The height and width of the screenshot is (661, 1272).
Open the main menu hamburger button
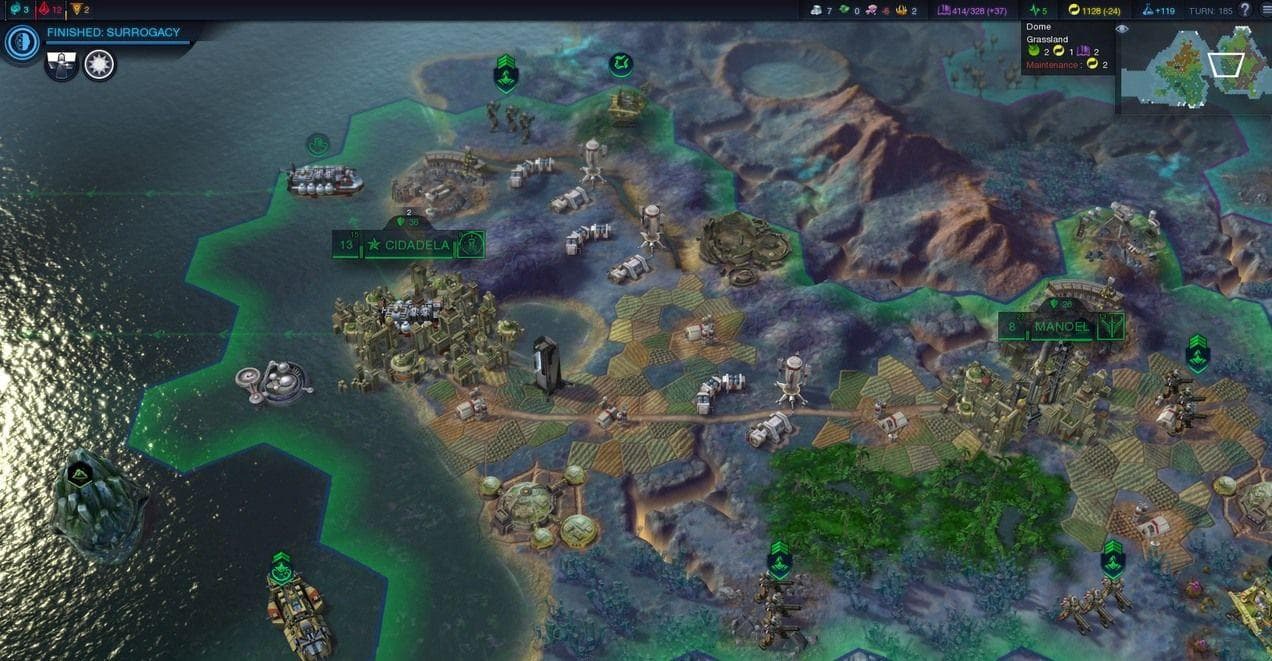click(x=1264, y=9)
